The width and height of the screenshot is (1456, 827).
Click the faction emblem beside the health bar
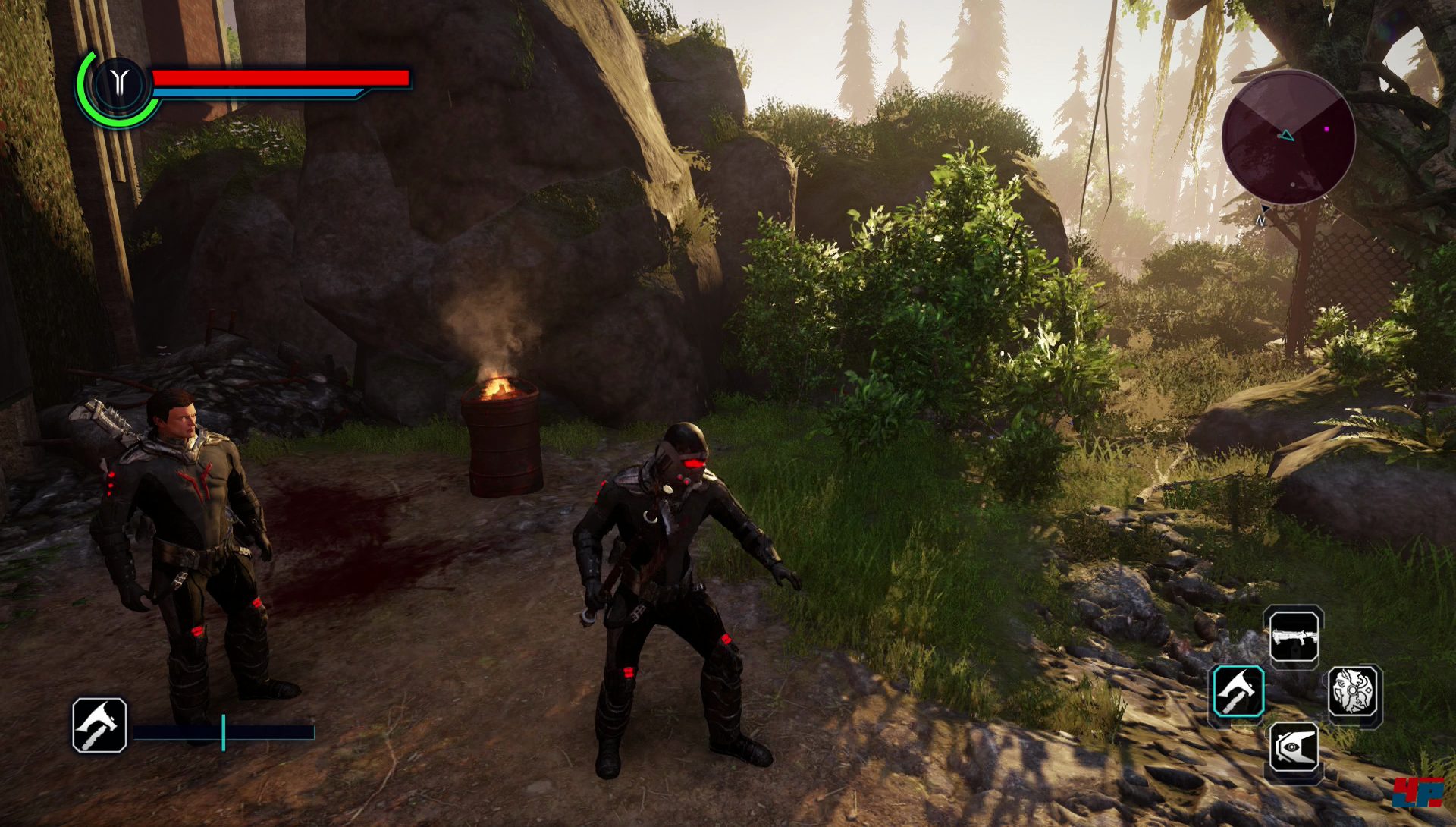(118, 83)
